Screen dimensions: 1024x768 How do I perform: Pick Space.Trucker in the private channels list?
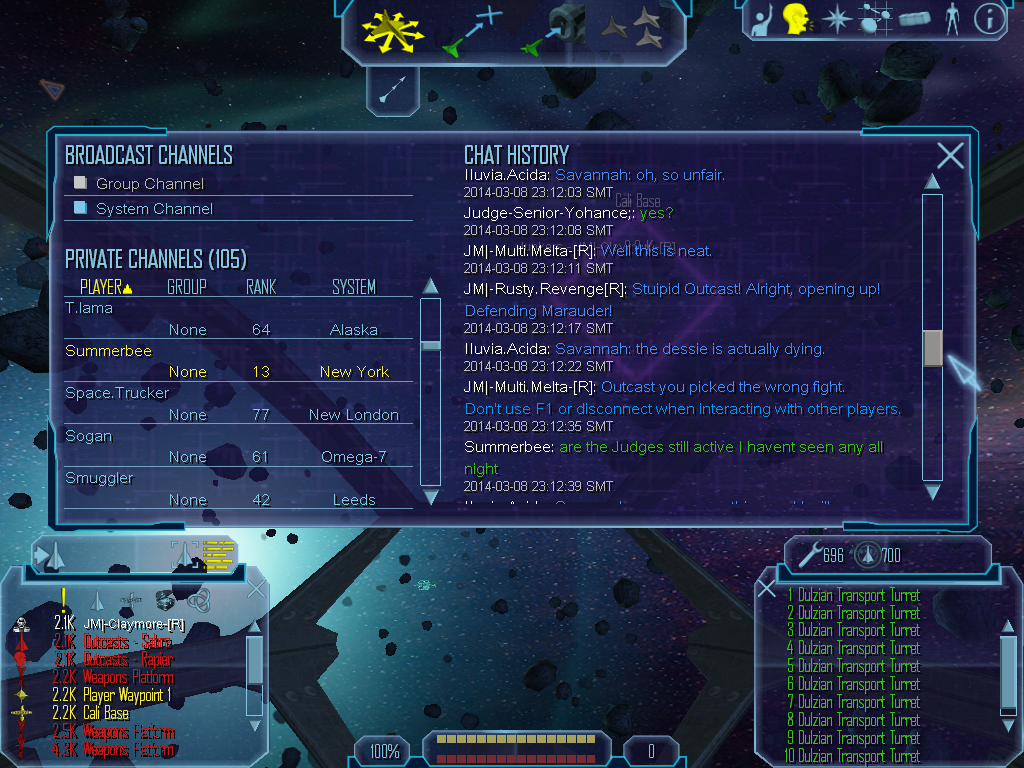[x=117, y=393]
